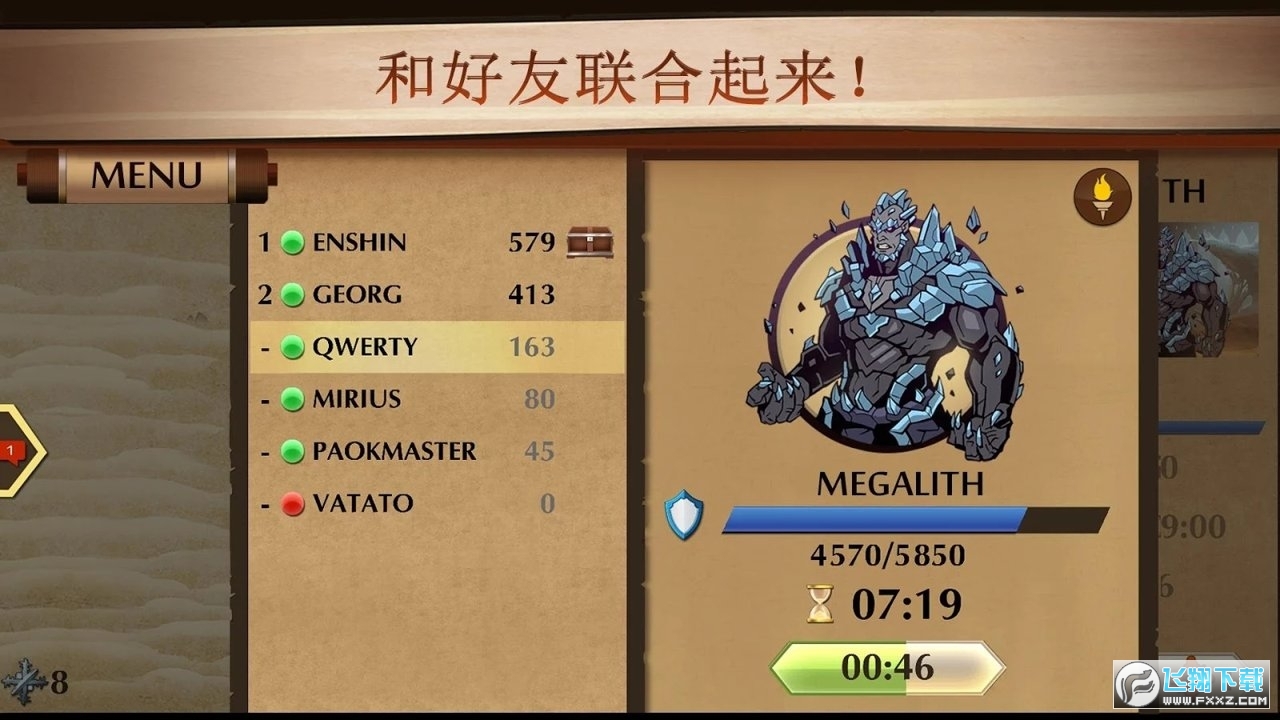Toggle the green status dot next to QWERTY
The image size is (1280, 720).
pos(292,346)
